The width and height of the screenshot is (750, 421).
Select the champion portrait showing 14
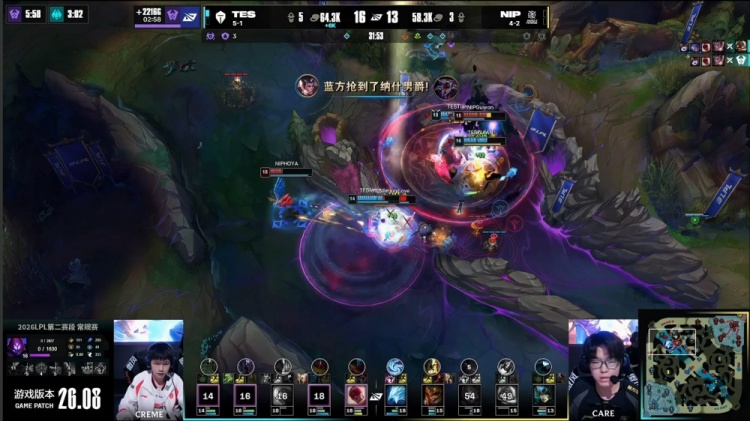click(209, 396)
